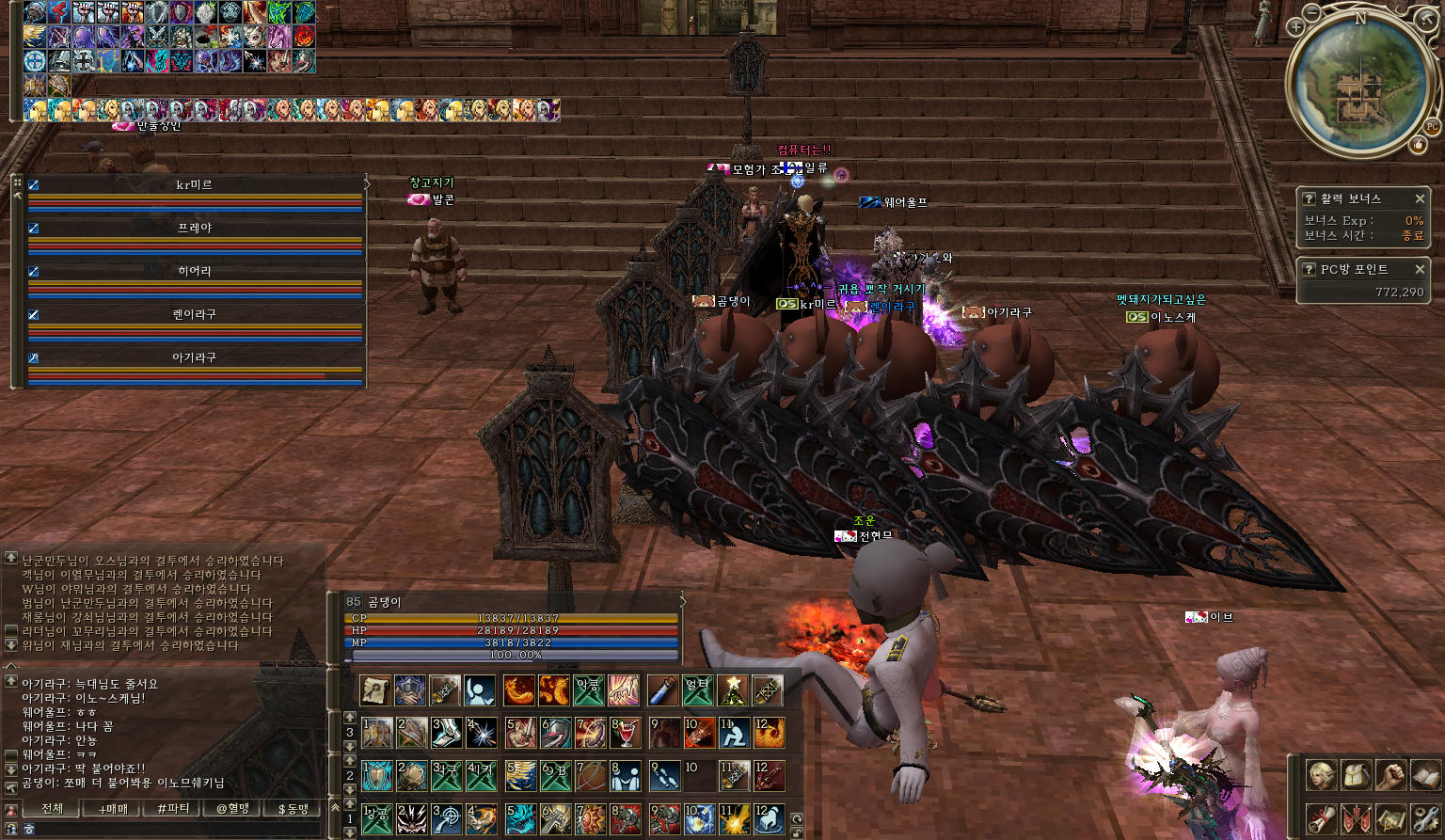
Task: Open the world map menu icon
Action: (x=1390, y=817)
